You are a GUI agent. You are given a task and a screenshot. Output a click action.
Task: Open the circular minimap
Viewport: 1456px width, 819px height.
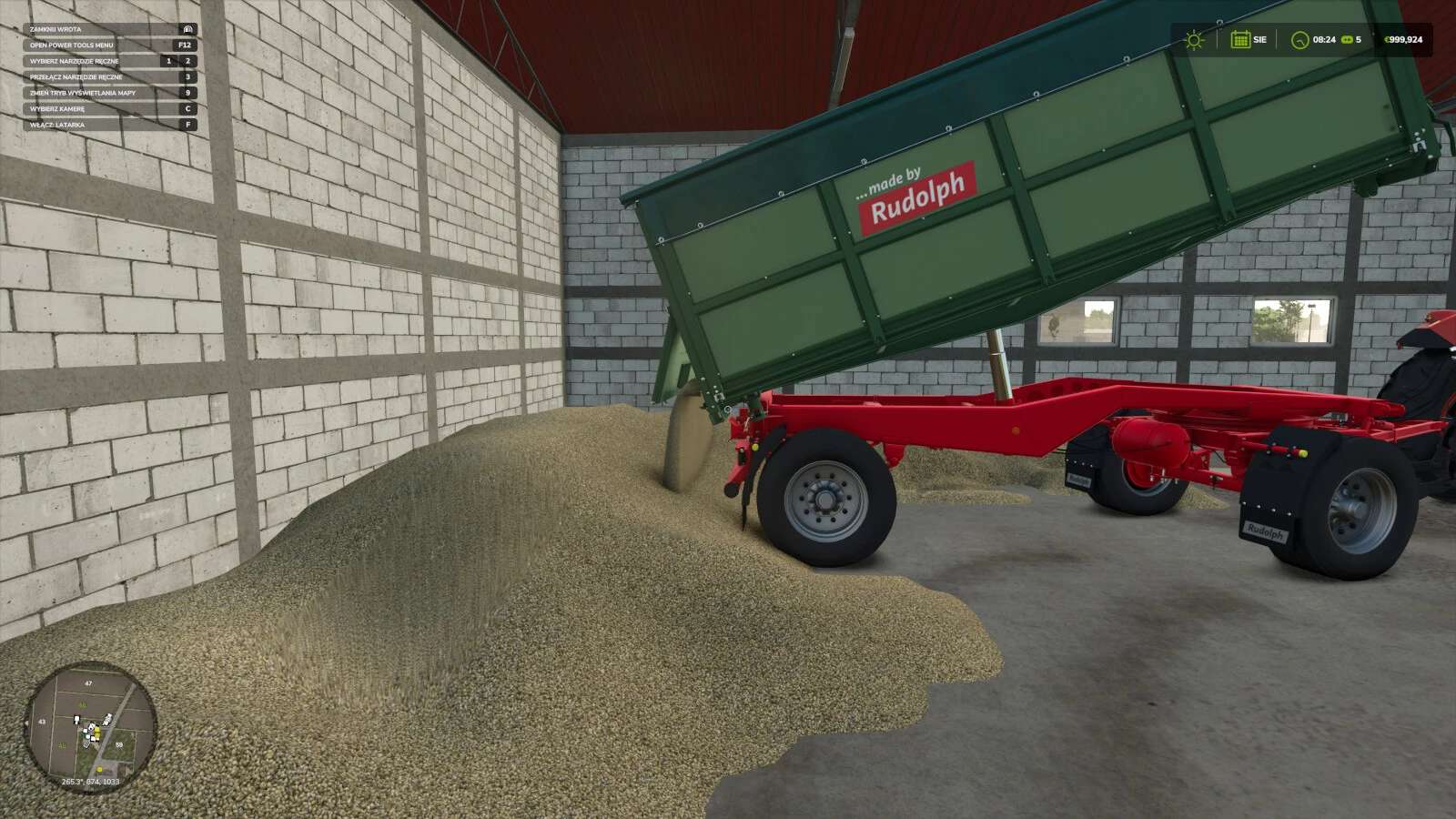click(x=90, y=727)
